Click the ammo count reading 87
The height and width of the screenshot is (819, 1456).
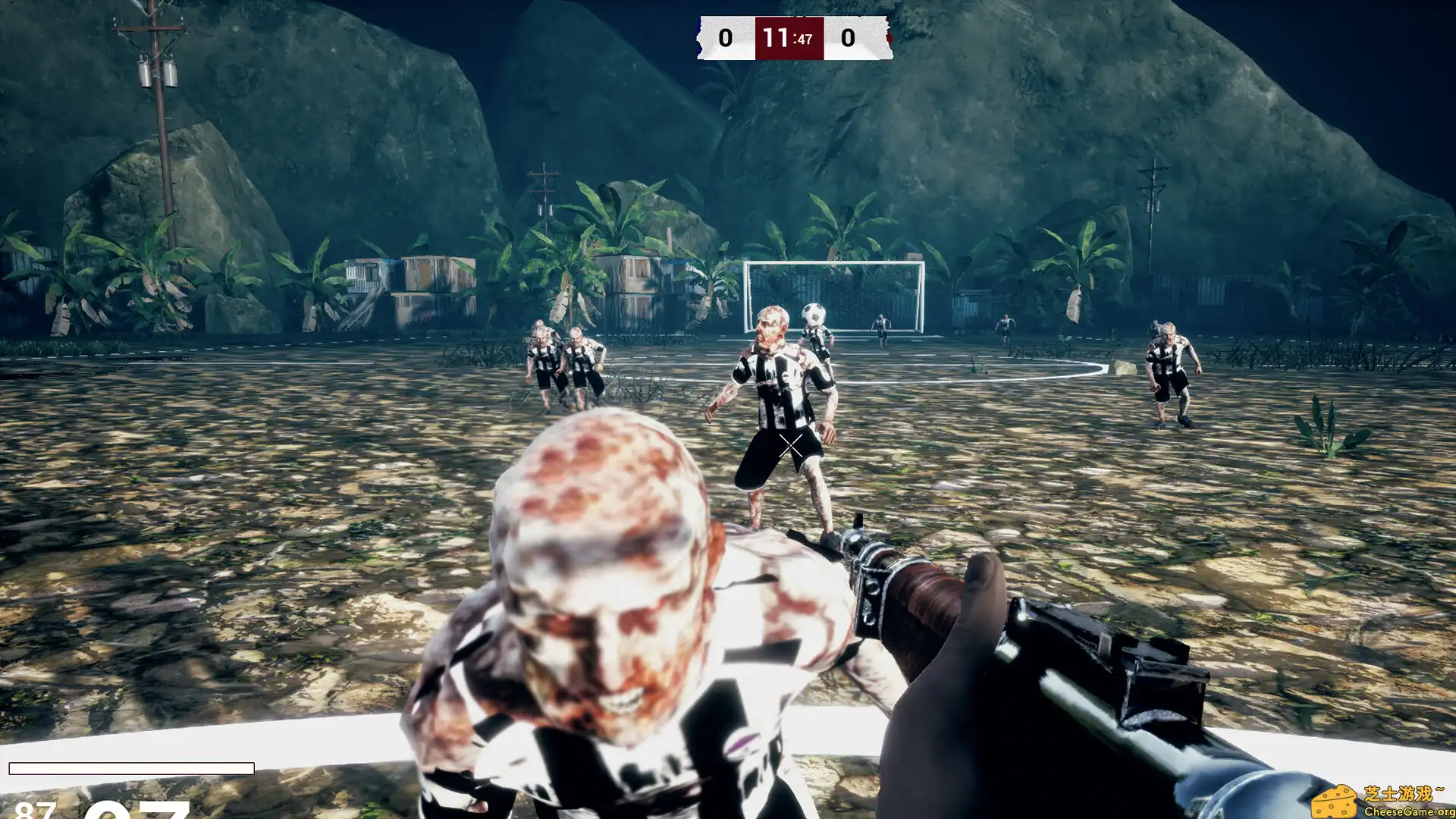pos(35,812)
